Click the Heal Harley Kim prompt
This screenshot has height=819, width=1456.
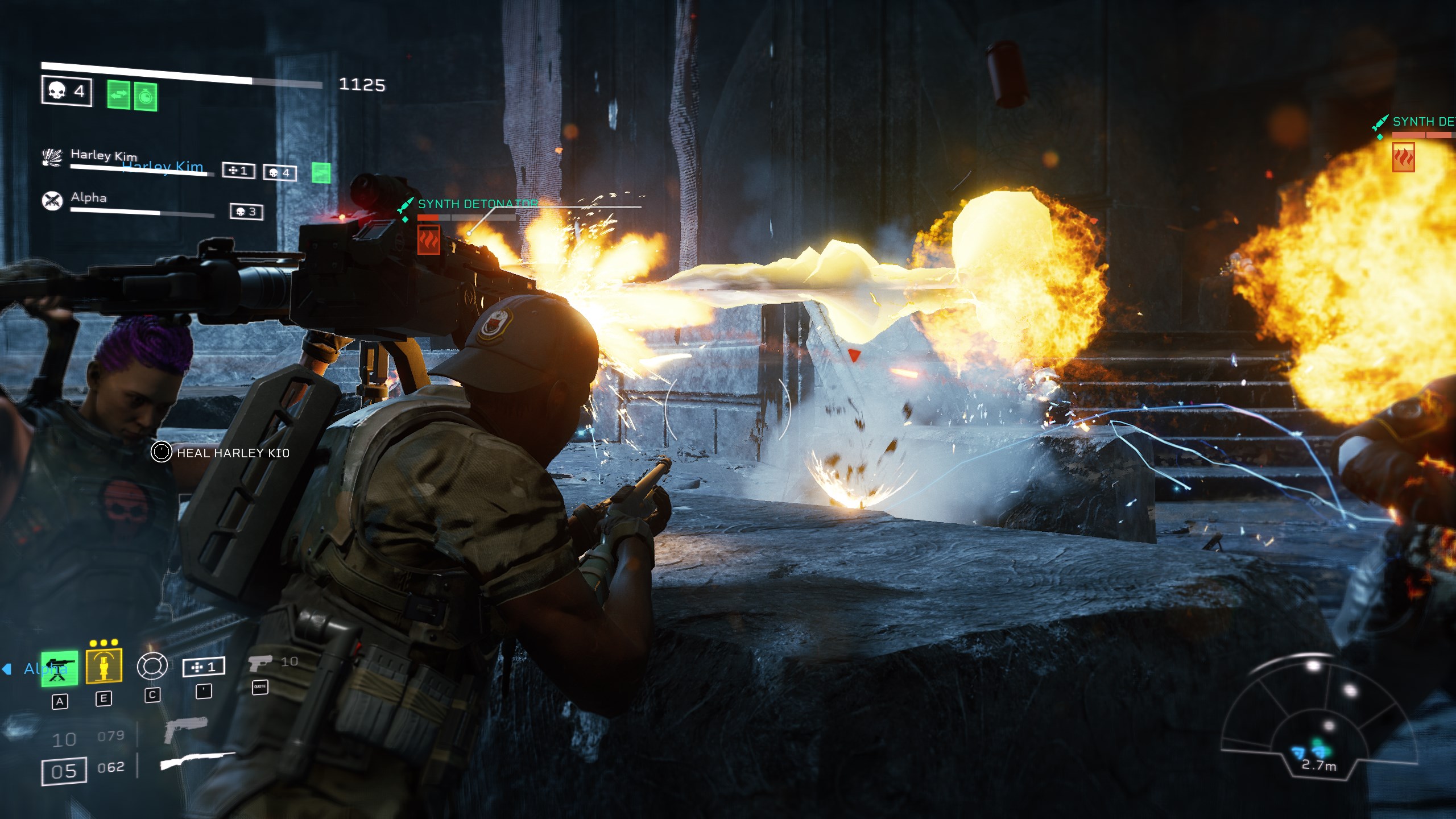point(221,453)
